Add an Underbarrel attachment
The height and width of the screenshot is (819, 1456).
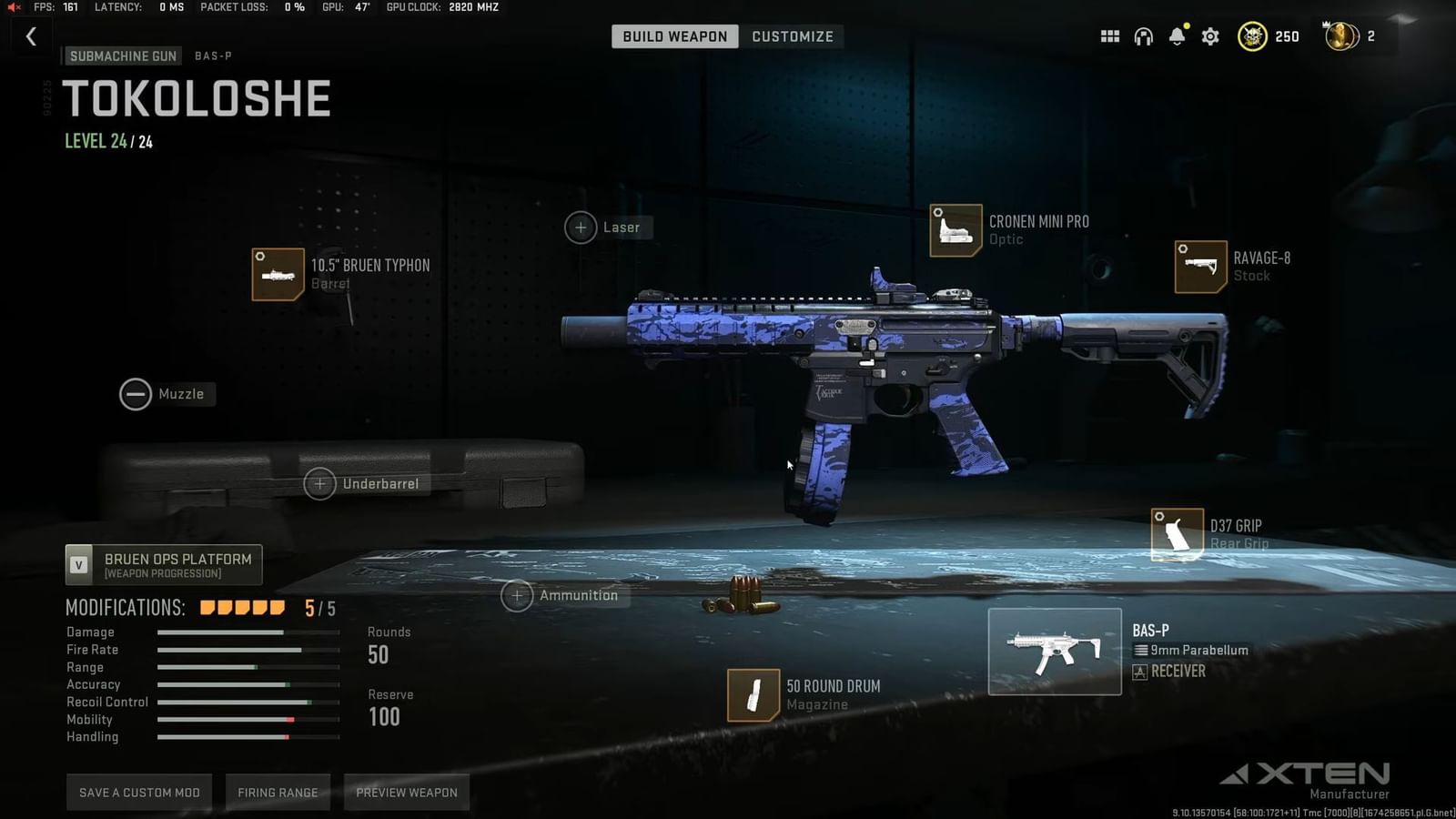pos(319,483)
